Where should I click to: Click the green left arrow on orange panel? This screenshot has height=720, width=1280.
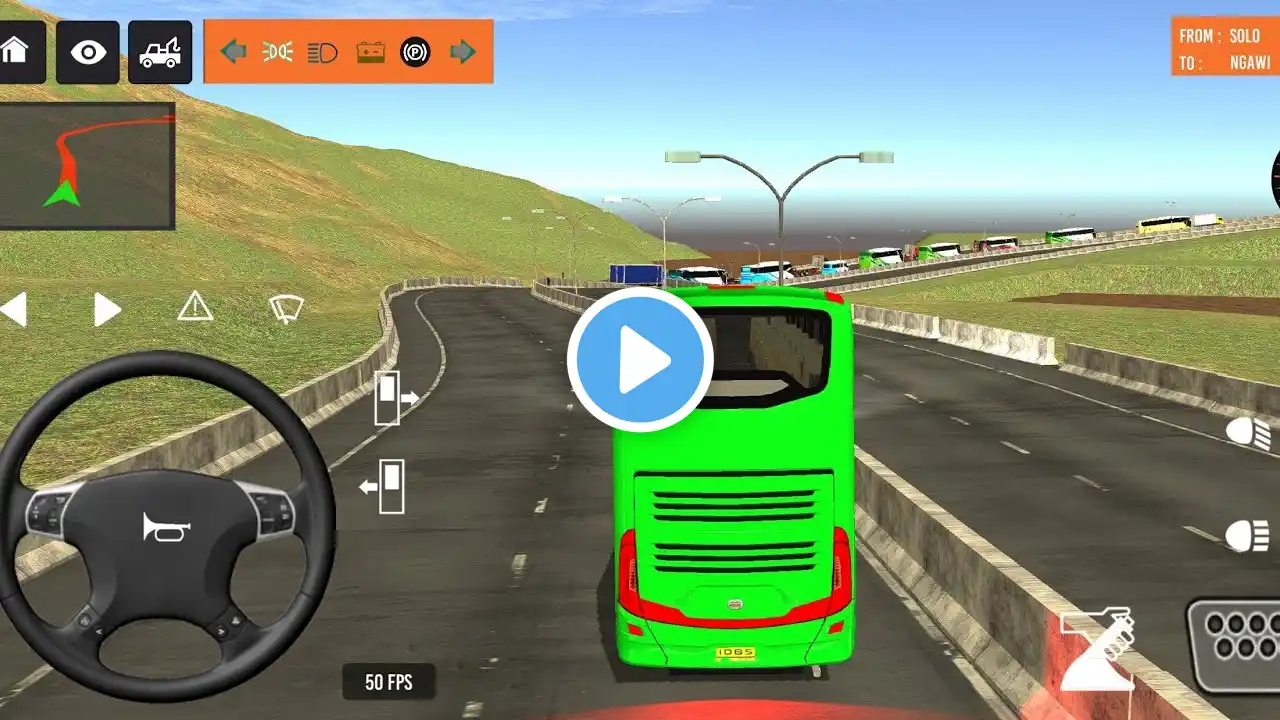pos(233,52)
